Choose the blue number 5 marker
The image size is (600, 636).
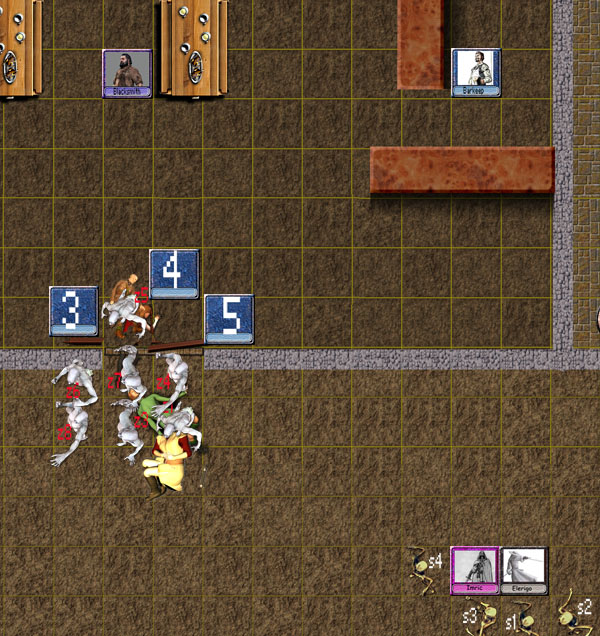[x=228, y=318]
